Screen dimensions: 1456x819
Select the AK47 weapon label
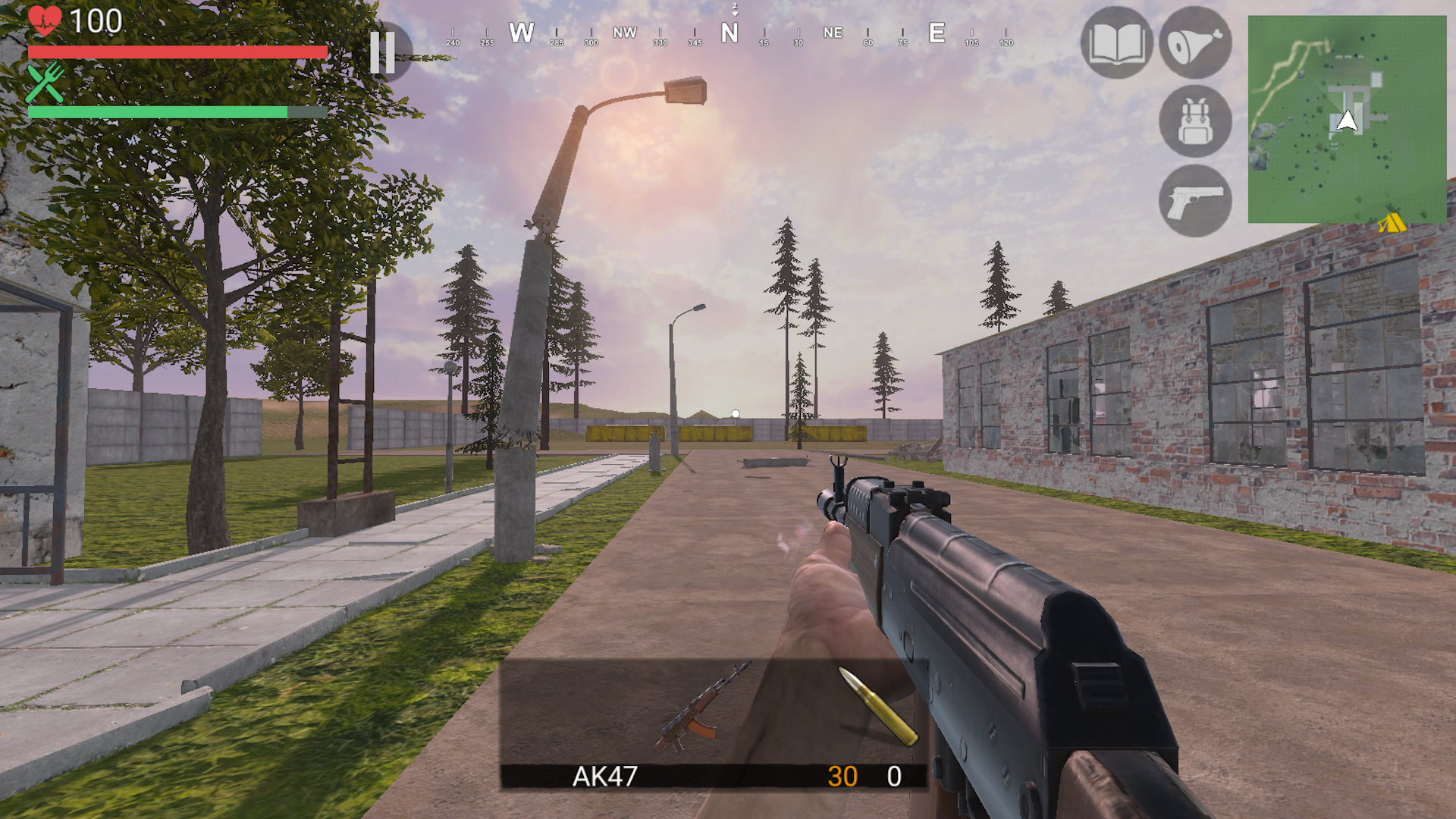coord(606,777)
